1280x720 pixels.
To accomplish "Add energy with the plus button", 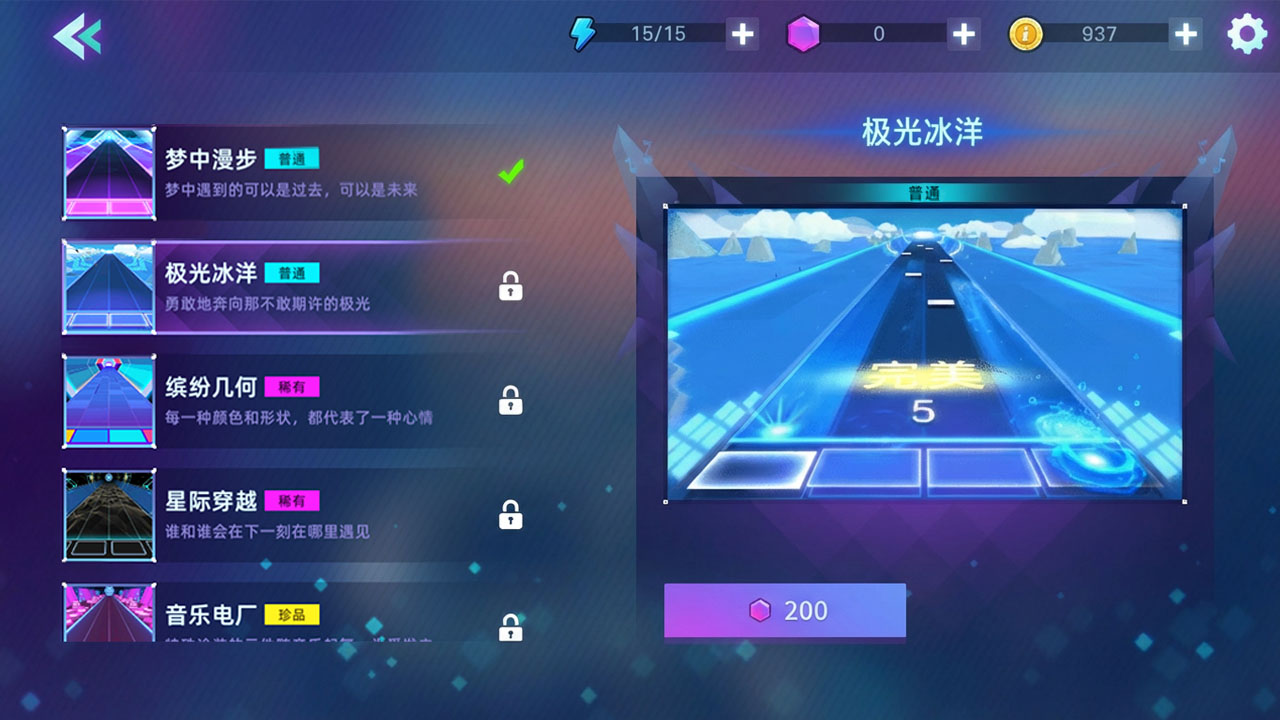I will [x=742, y=34].
